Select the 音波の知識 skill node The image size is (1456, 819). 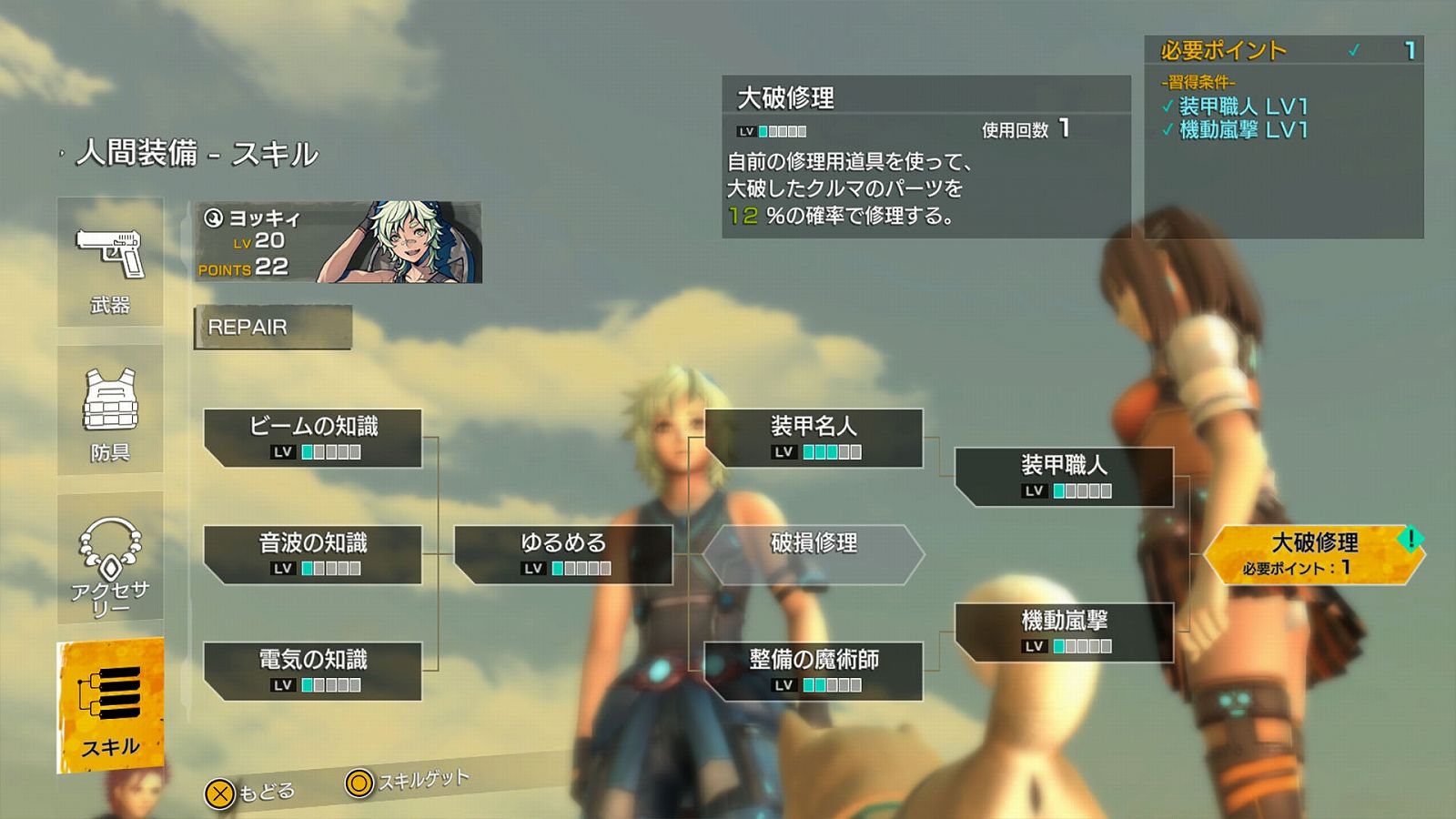313,554
